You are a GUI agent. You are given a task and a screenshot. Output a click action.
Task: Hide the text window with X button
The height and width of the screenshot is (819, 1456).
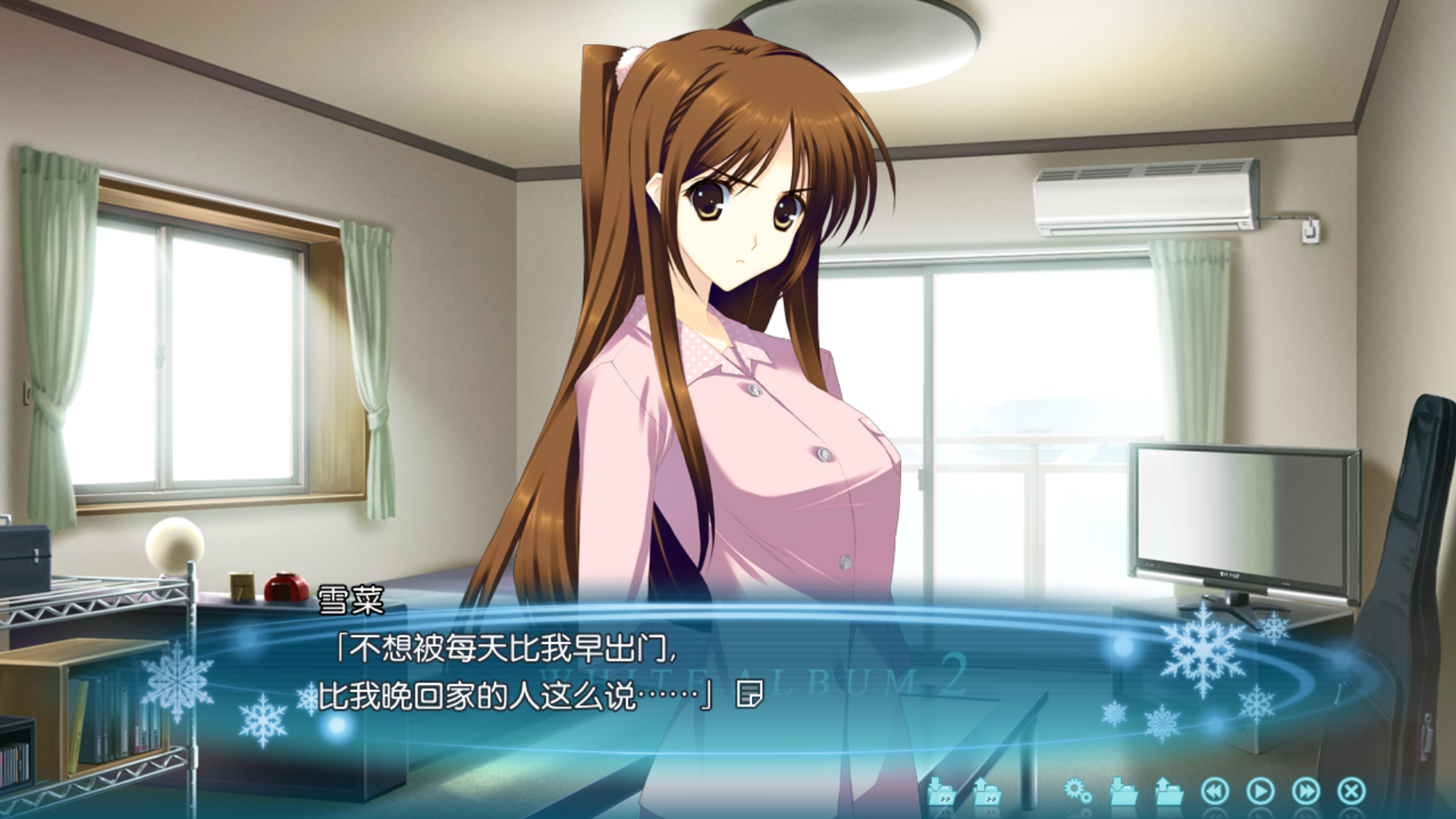coord(1351,791)
